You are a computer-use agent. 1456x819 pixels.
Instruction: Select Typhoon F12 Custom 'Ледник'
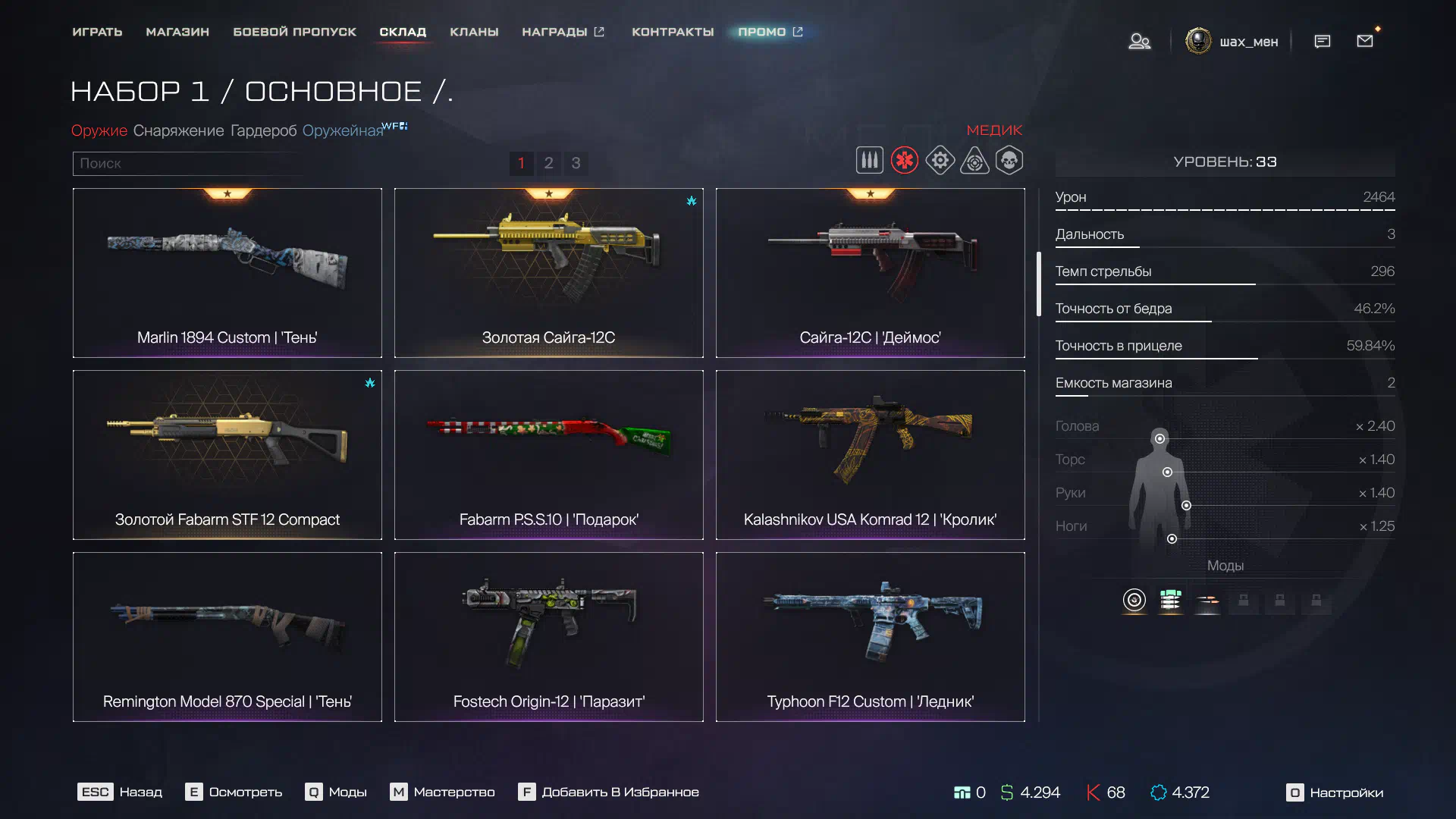pyautogui.click(x=871, y=637)
